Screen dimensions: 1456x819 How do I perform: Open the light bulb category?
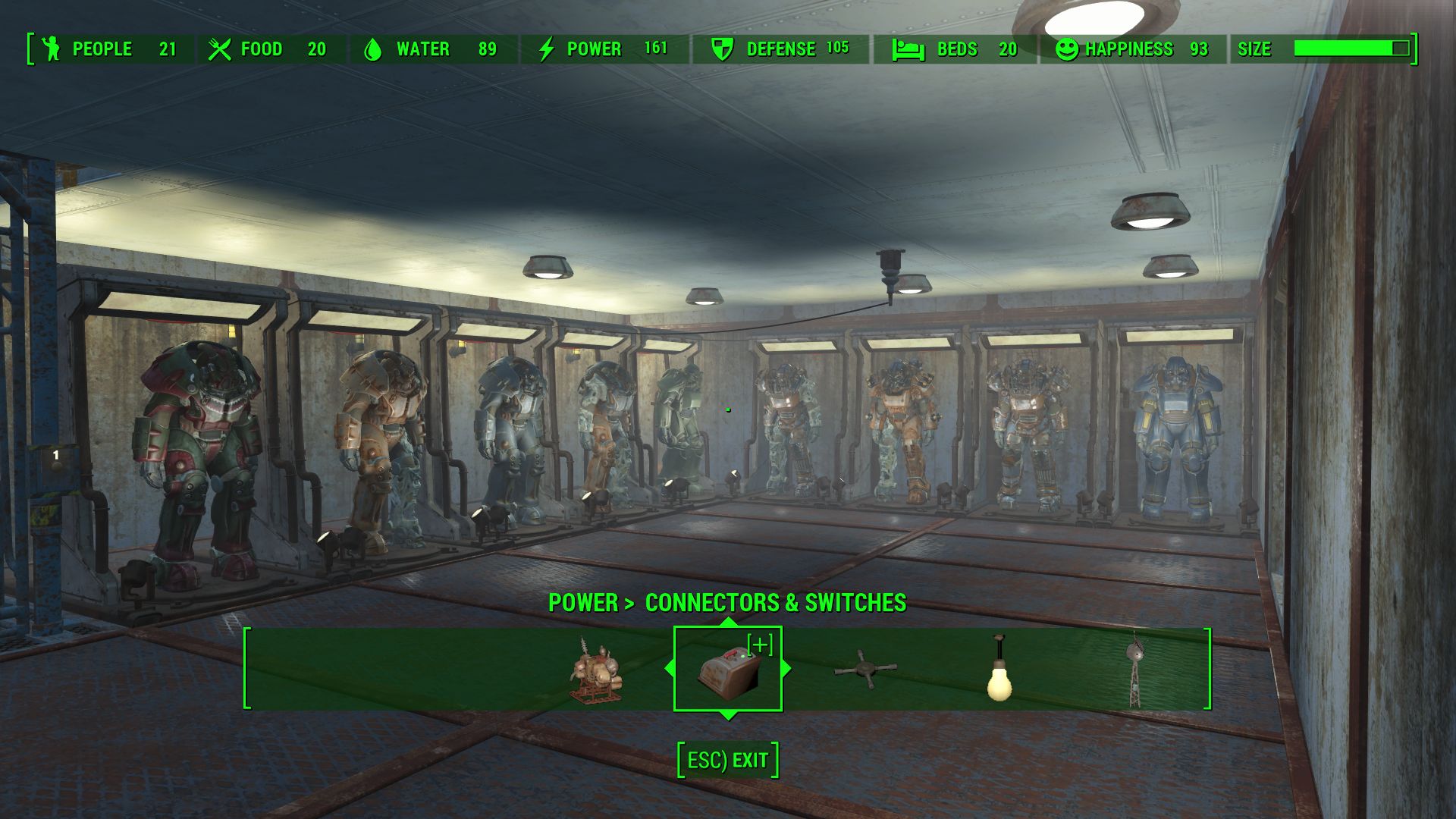pyautogui.click(x=999, y=670)
